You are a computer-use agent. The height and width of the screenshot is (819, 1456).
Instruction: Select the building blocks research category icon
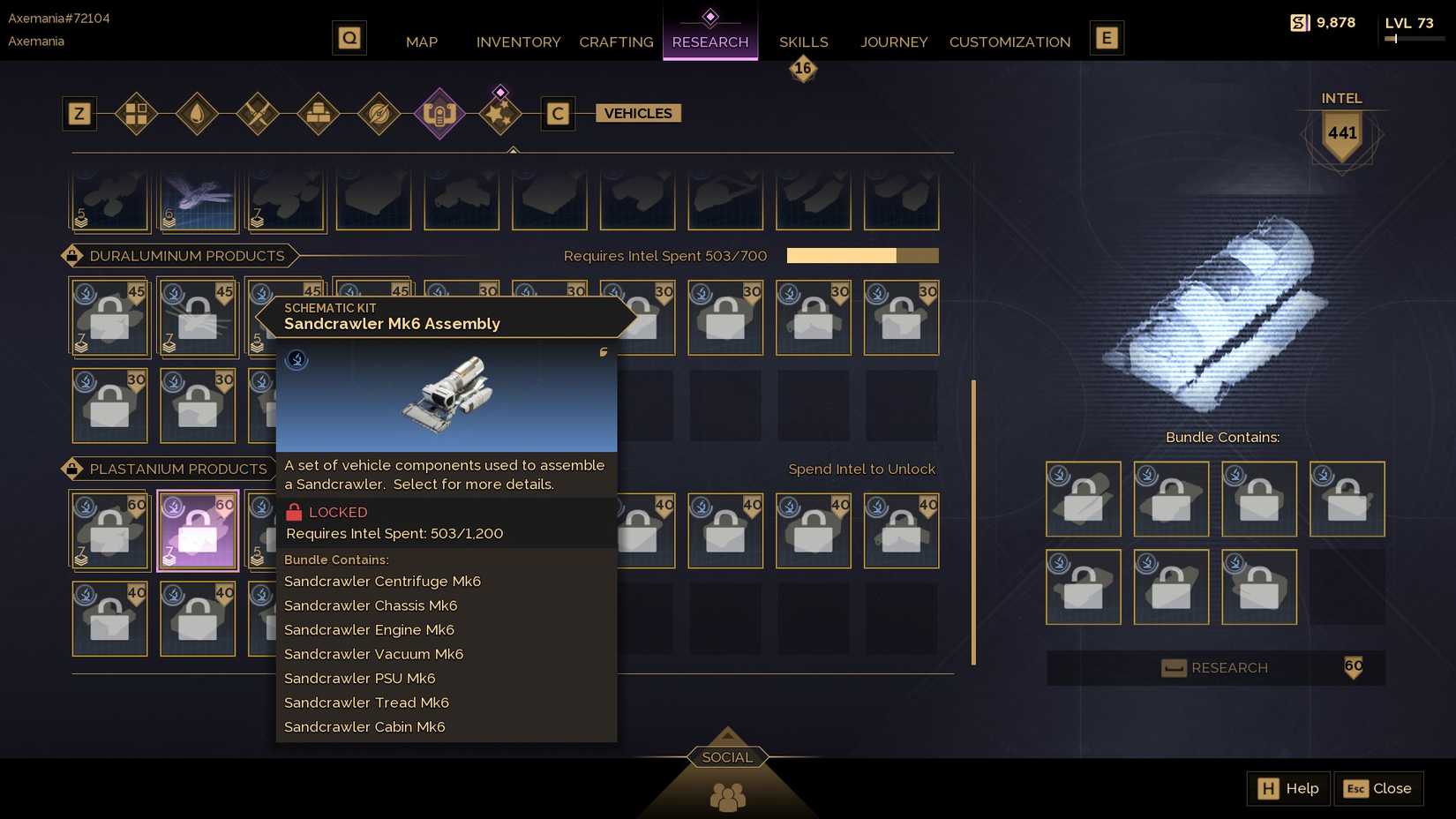coord(137,115)
